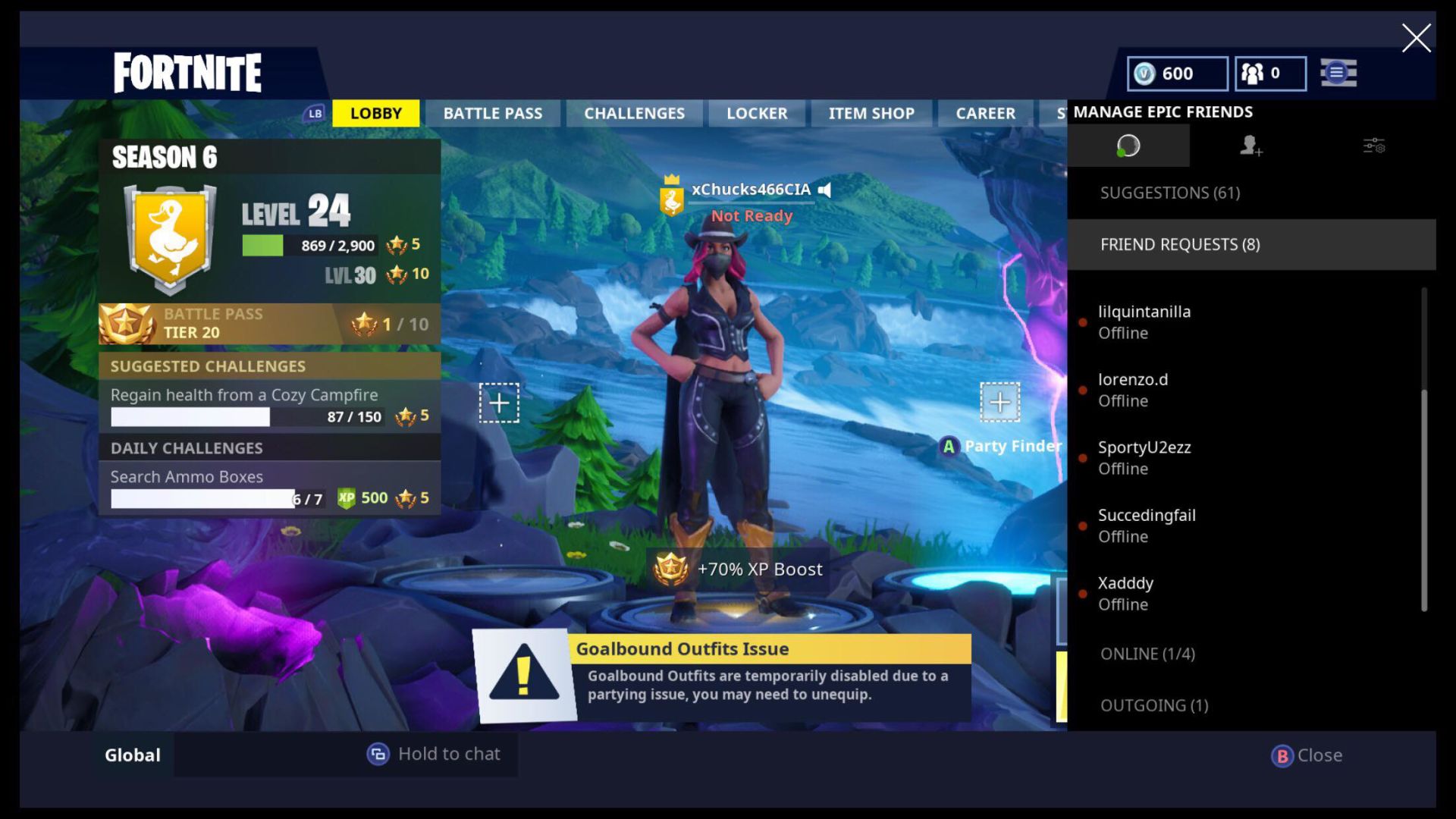
Task: Select the Career tab
Action: point(985,114)
